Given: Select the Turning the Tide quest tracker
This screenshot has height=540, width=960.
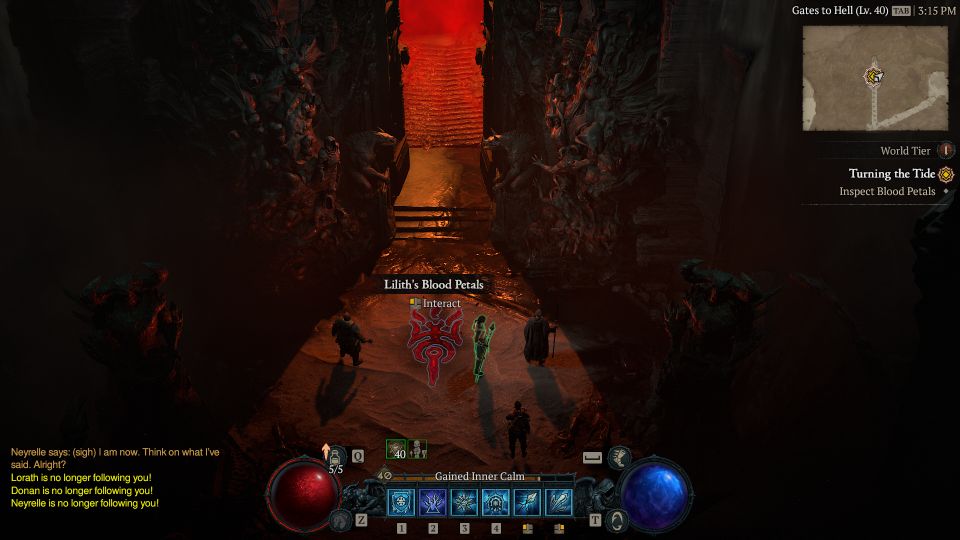Looking at the screenshot, I should point(892,174).
